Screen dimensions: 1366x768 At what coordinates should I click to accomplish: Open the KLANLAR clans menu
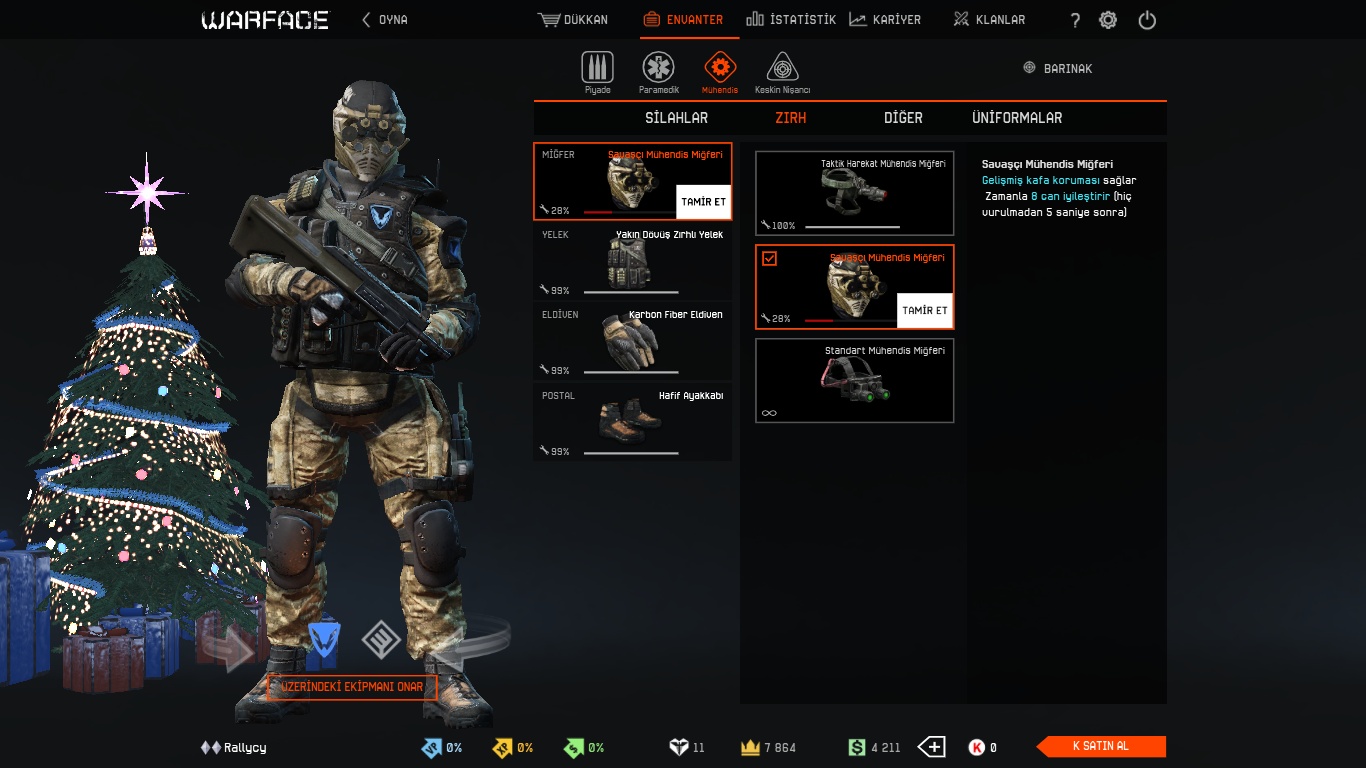[989, 20]
